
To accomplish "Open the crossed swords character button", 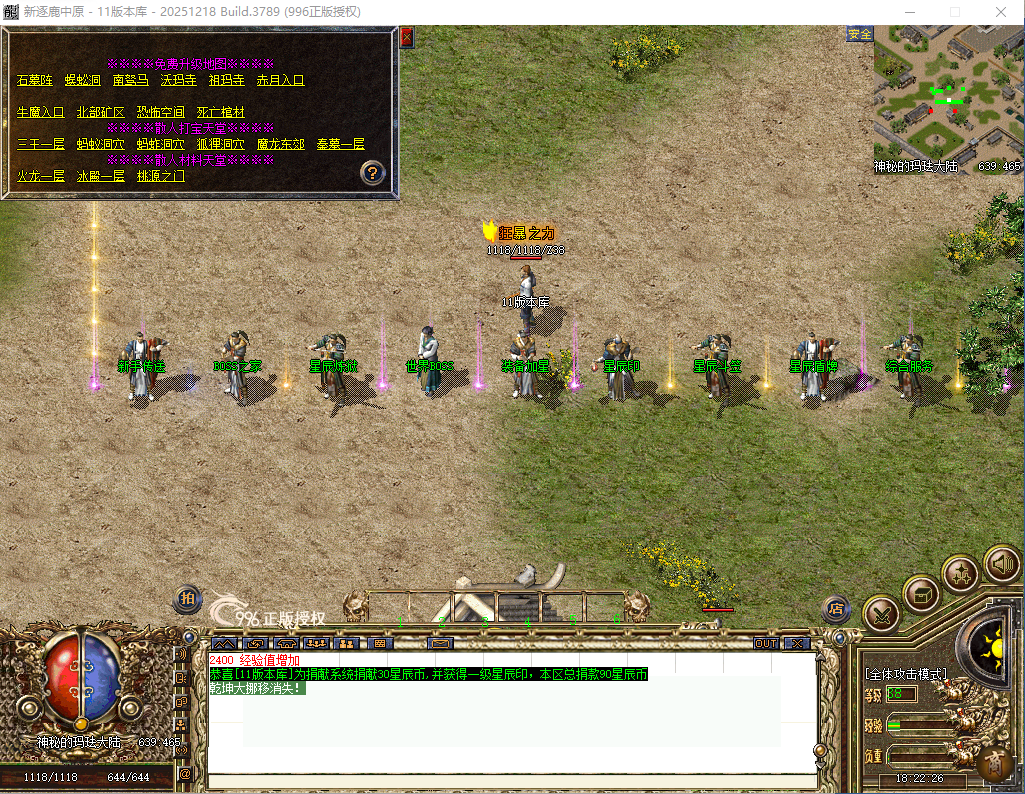I will click(881, 612).
